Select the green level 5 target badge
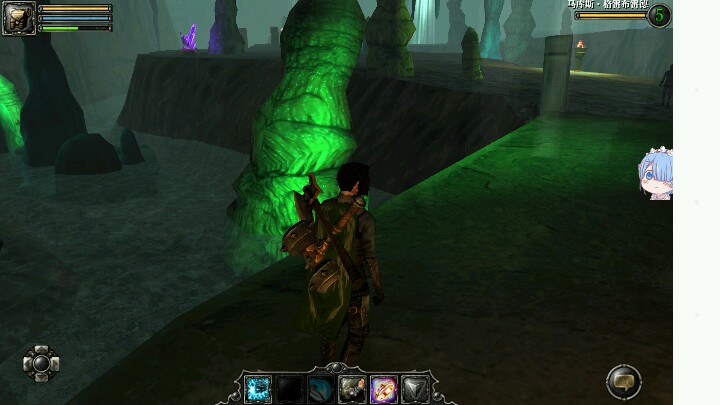 [x=659, y=15]
